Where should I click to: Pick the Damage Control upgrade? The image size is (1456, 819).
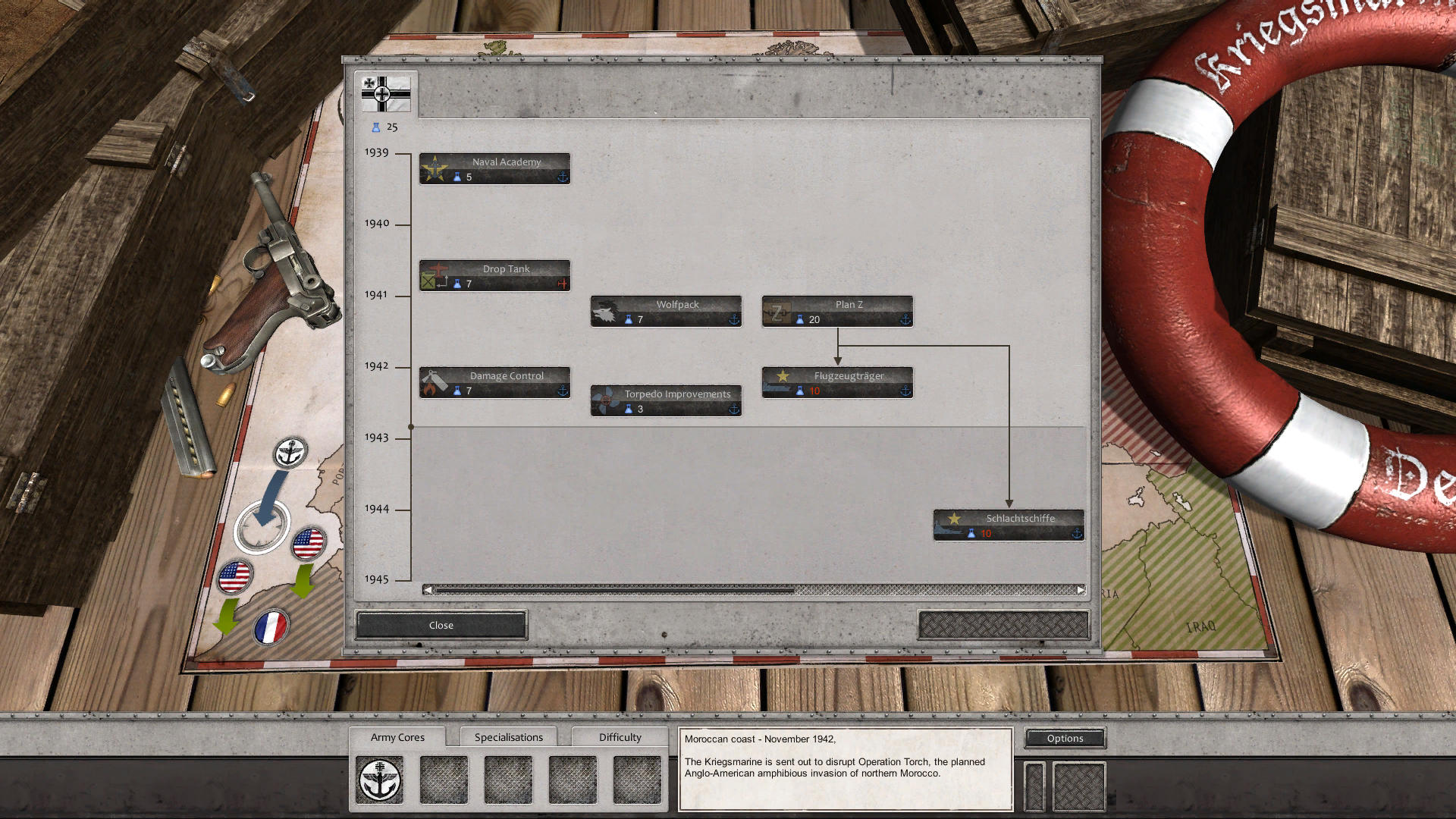(494, 381)
